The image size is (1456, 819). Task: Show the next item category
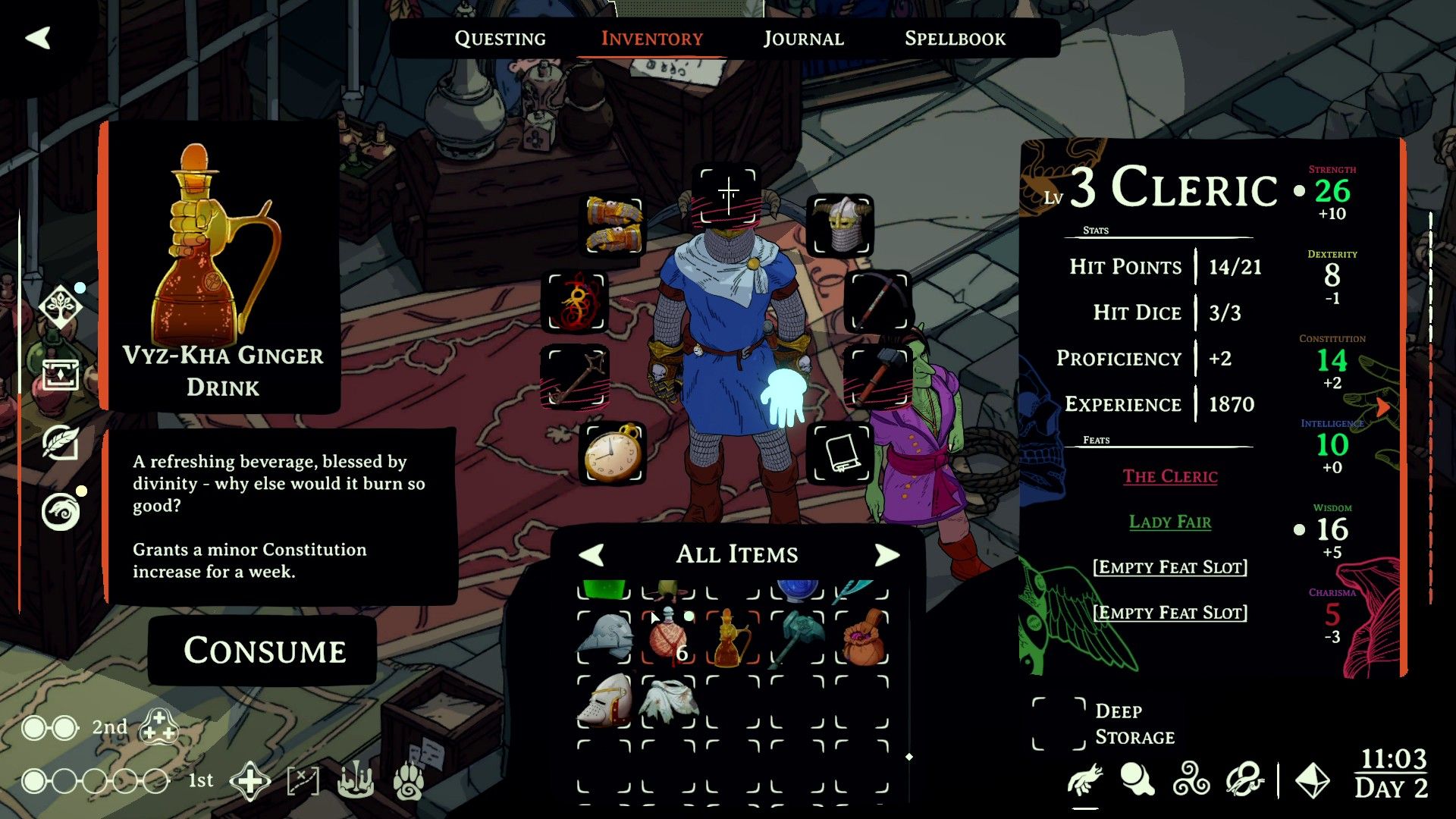[886, 554]
